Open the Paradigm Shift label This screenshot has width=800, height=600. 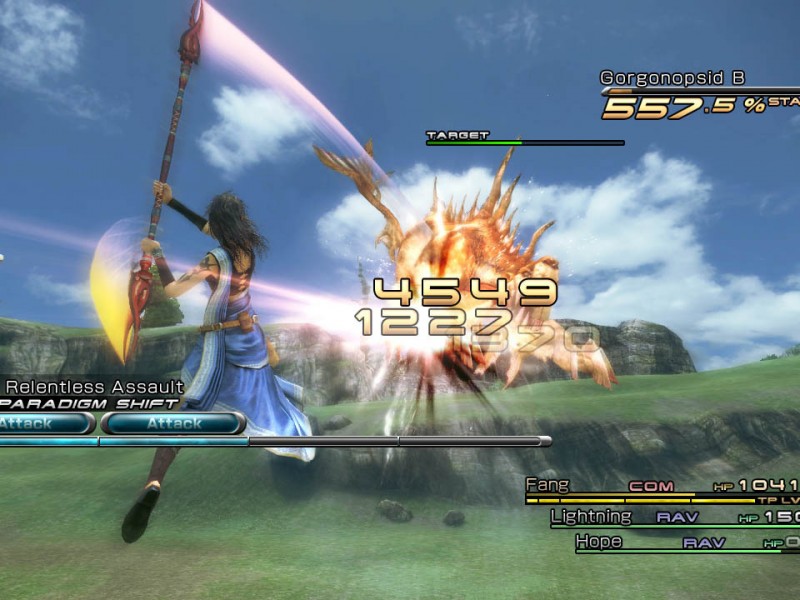tap(90, 404)
